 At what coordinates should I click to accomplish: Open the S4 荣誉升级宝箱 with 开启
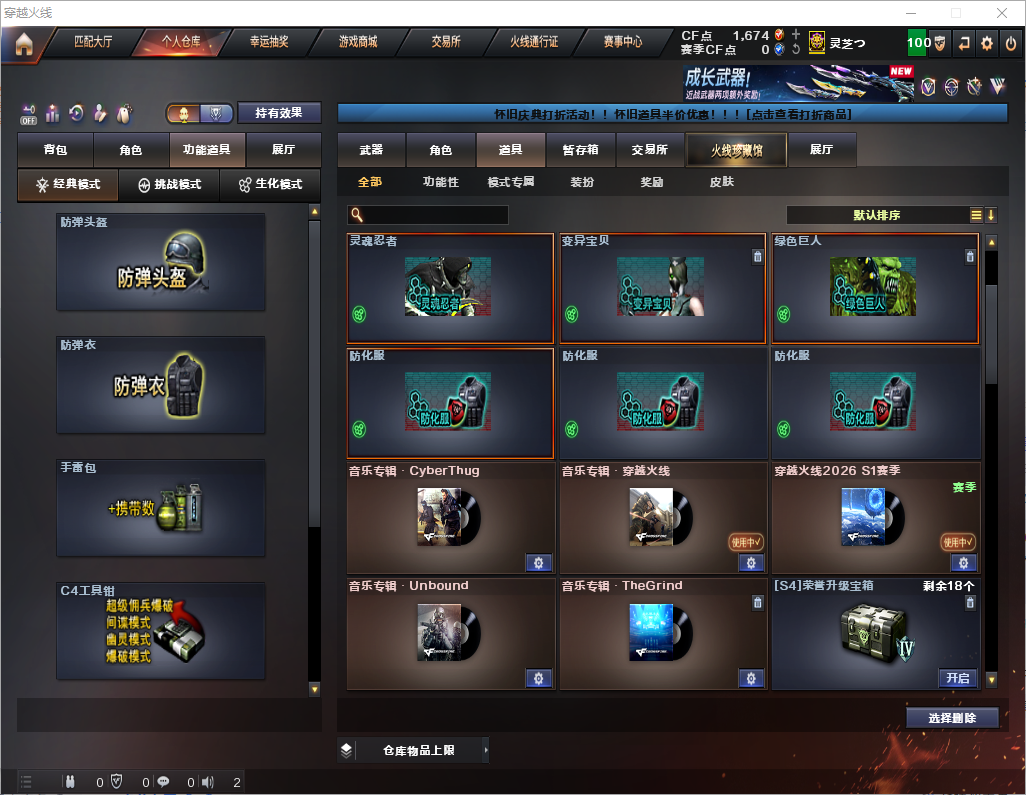pyautogui.click(x=957, y=678)
